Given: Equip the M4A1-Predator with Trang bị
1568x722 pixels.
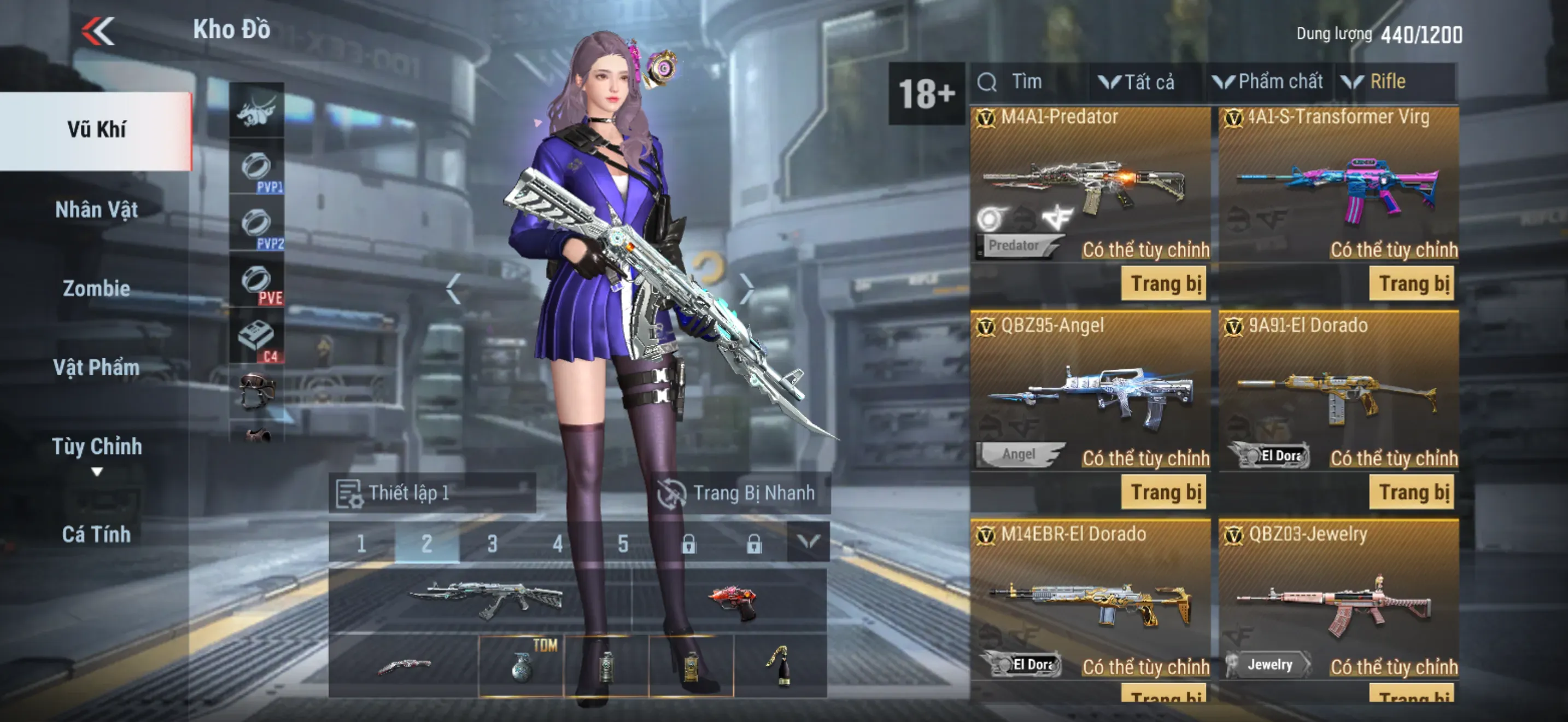Looking at the screenshot, I should click(x=1165, y=284).
